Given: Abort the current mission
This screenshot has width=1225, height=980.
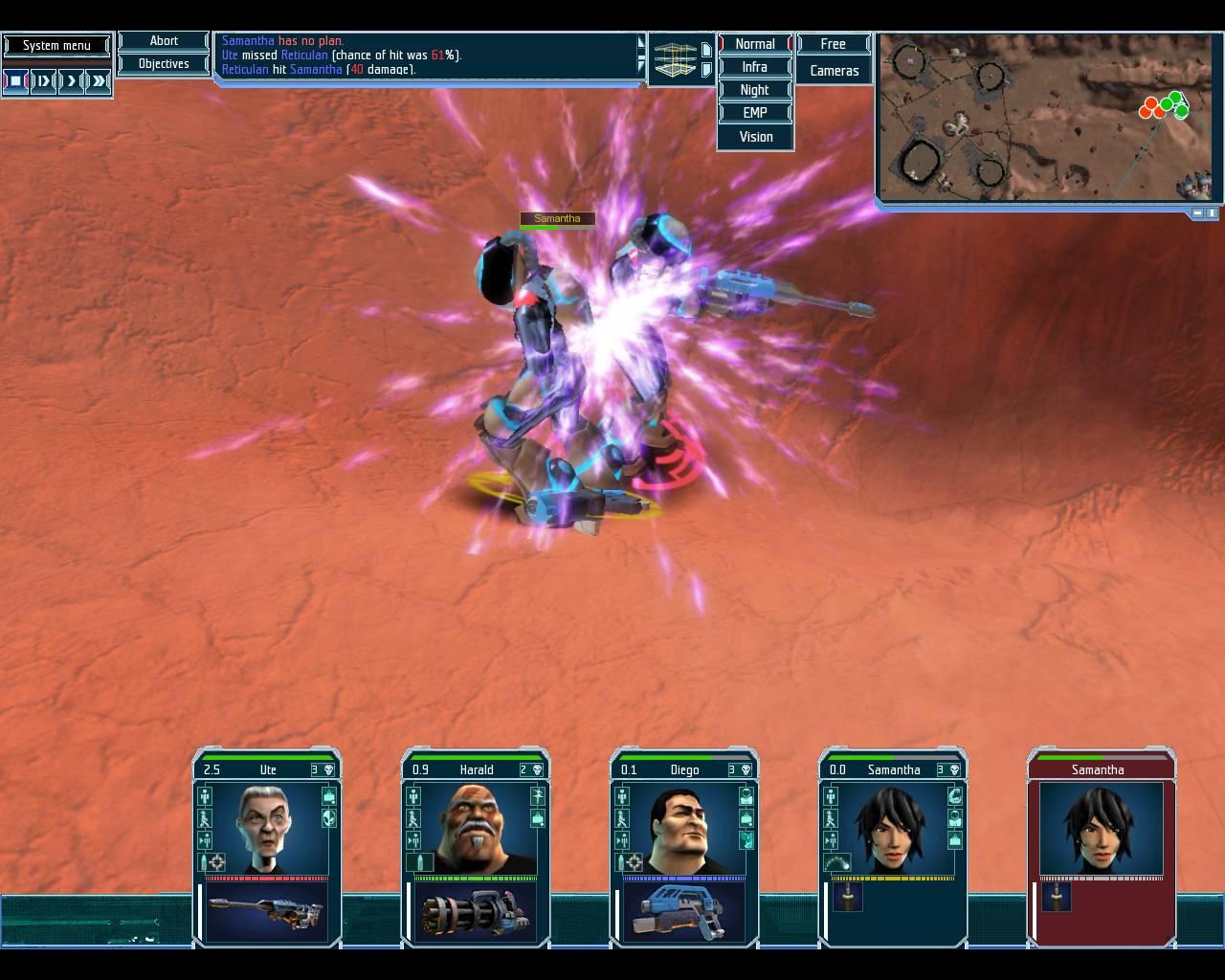Looking at the screenshot, I should click(164, 41).
